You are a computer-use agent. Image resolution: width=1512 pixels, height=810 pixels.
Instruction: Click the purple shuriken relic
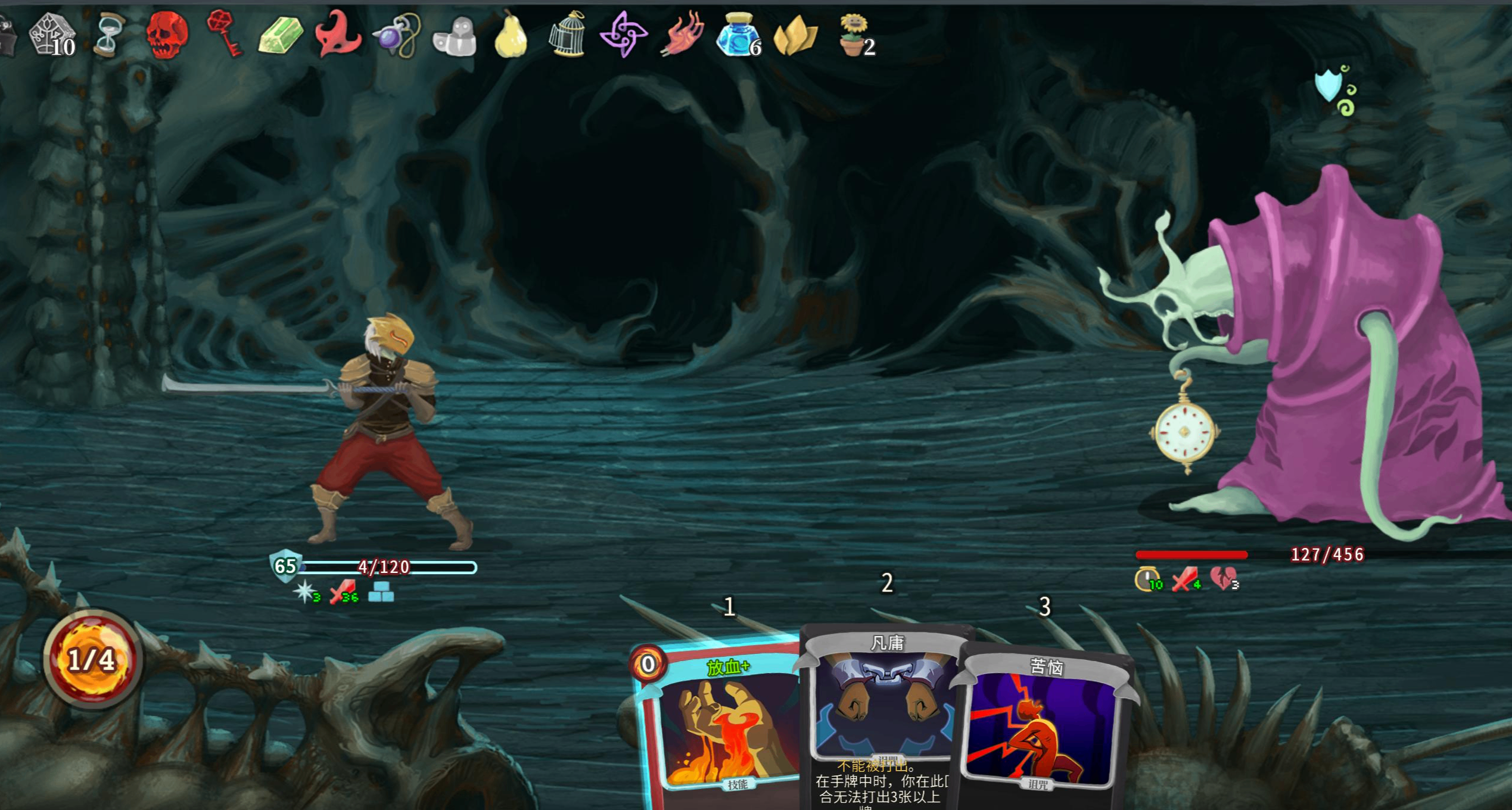623,35
